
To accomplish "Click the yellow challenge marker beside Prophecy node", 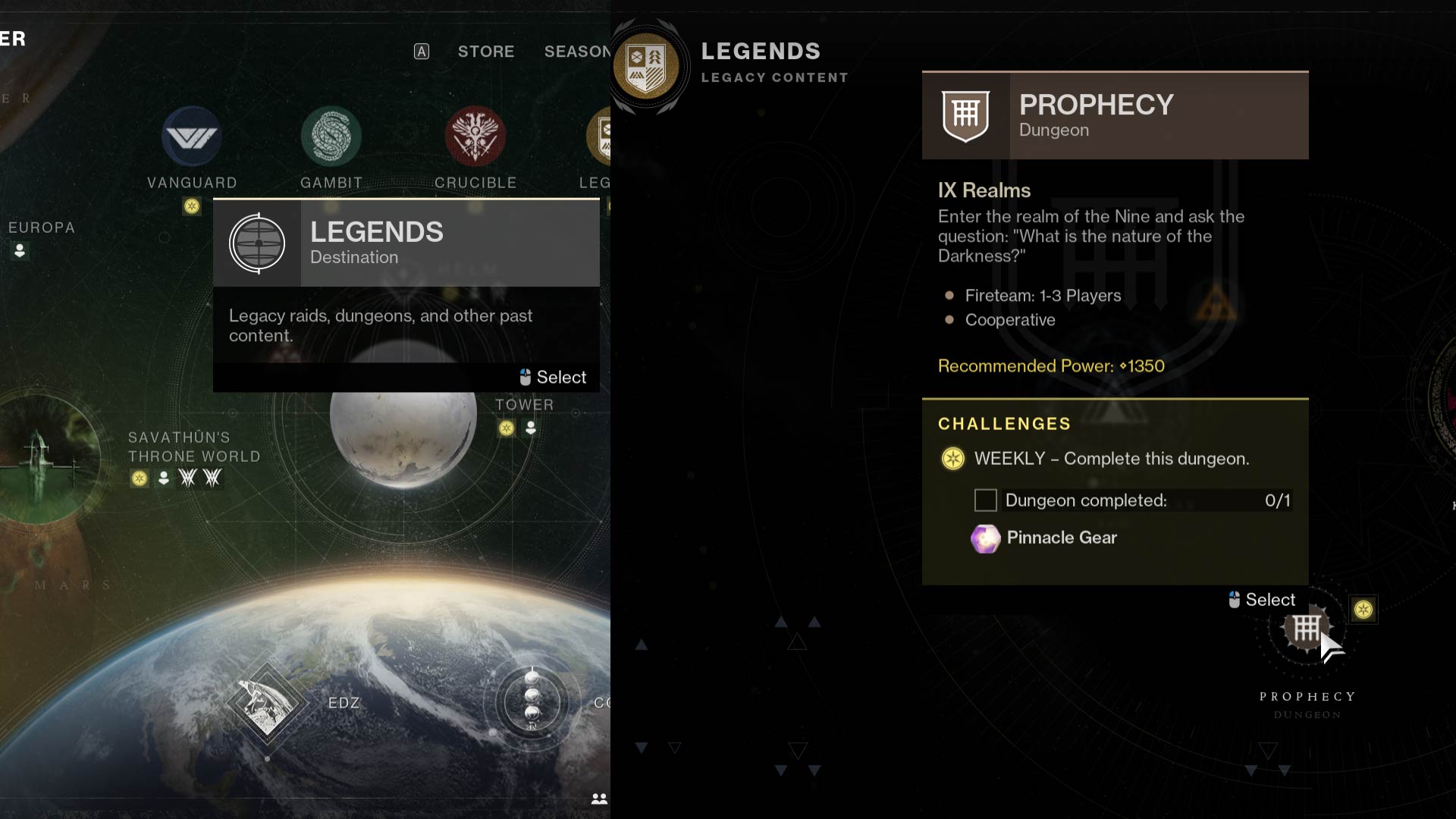I will pos(1364,608).
